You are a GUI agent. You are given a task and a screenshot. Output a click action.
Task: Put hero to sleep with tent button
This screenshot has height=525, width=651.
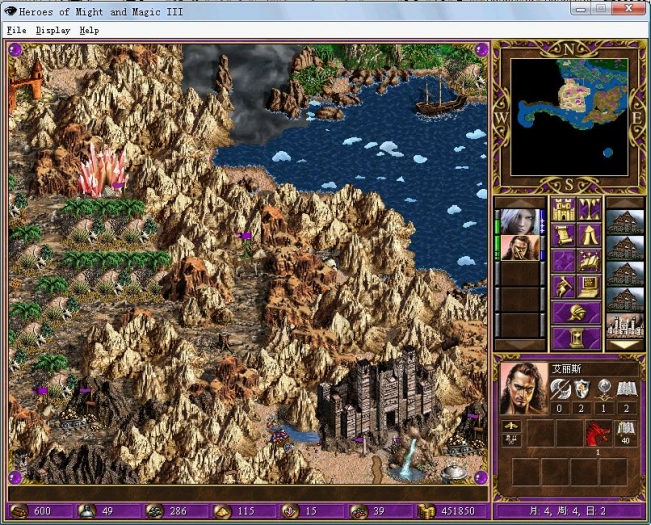(589, 236)
